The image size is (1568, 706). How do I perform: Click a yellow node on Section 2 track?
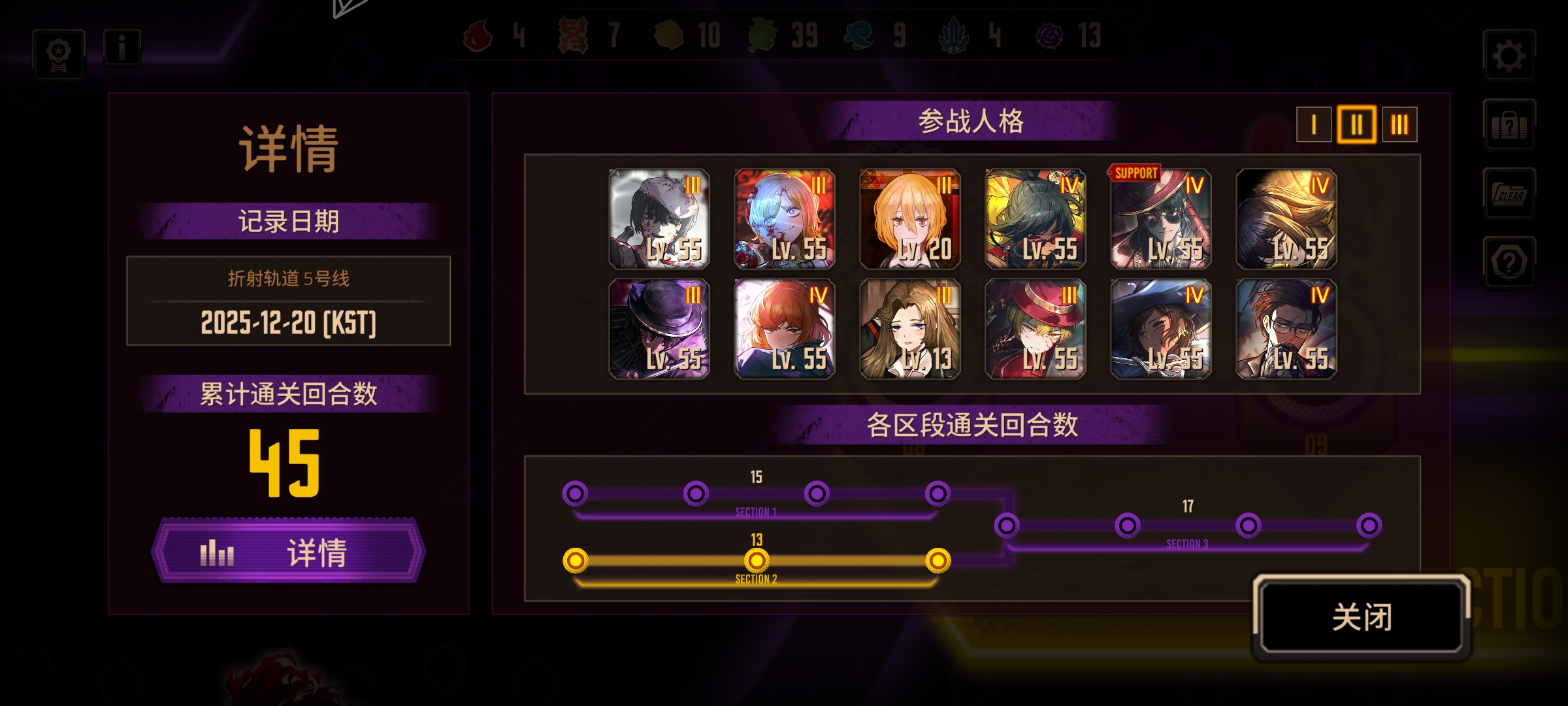click(757, 560)
